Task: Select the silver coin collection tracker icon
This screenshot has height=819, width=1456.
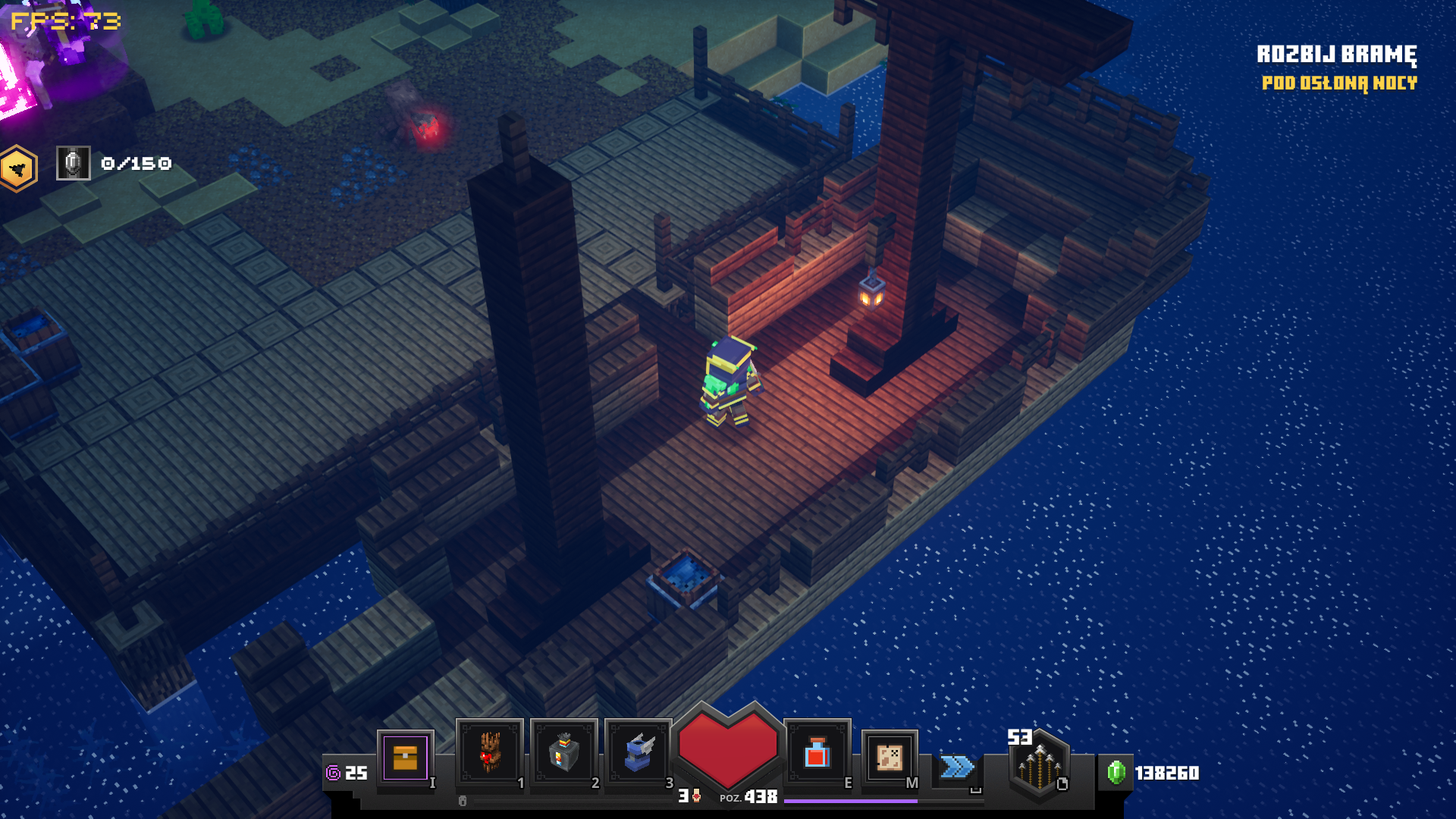Action: pyautogui.click(x=74, y=163)
